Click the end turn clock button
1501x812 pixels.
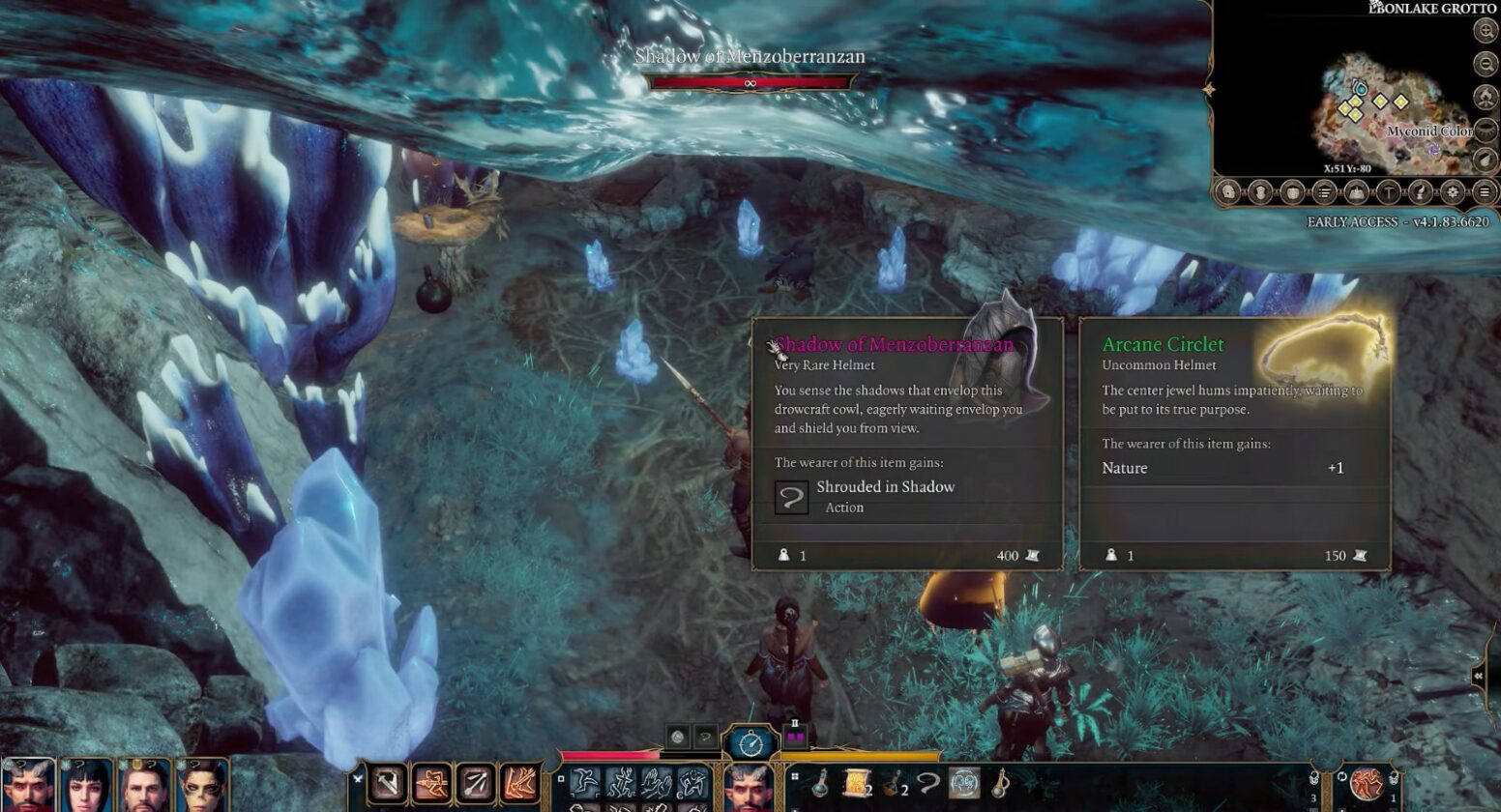tap(751, 742)
